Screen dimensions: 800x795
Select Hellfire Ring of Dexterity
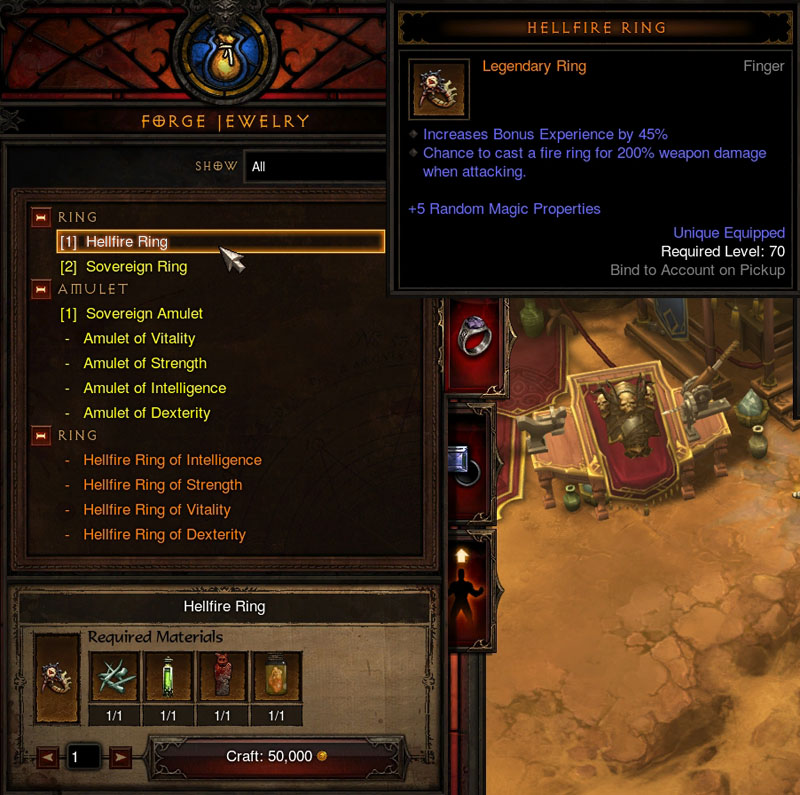164,535
